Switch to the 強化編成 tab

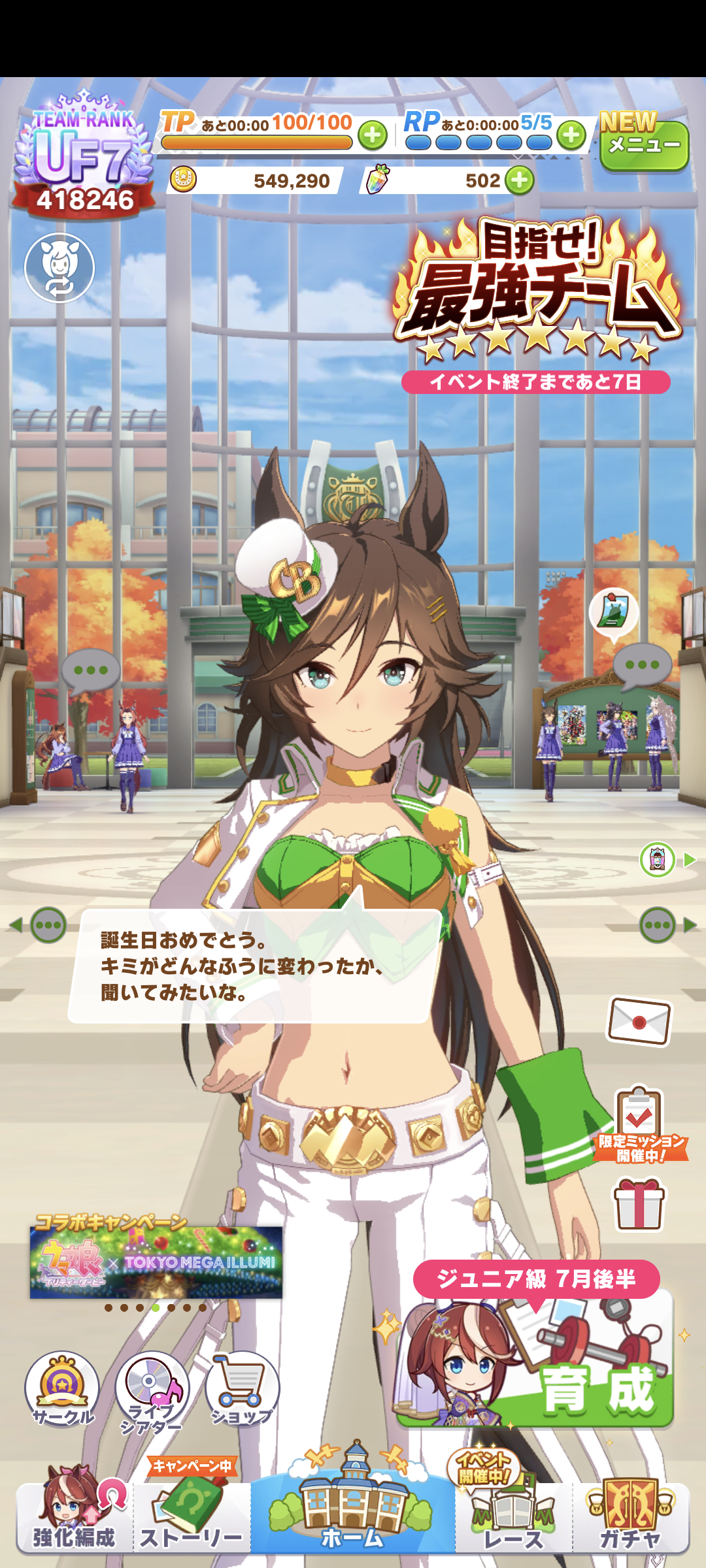point(75,1517)
